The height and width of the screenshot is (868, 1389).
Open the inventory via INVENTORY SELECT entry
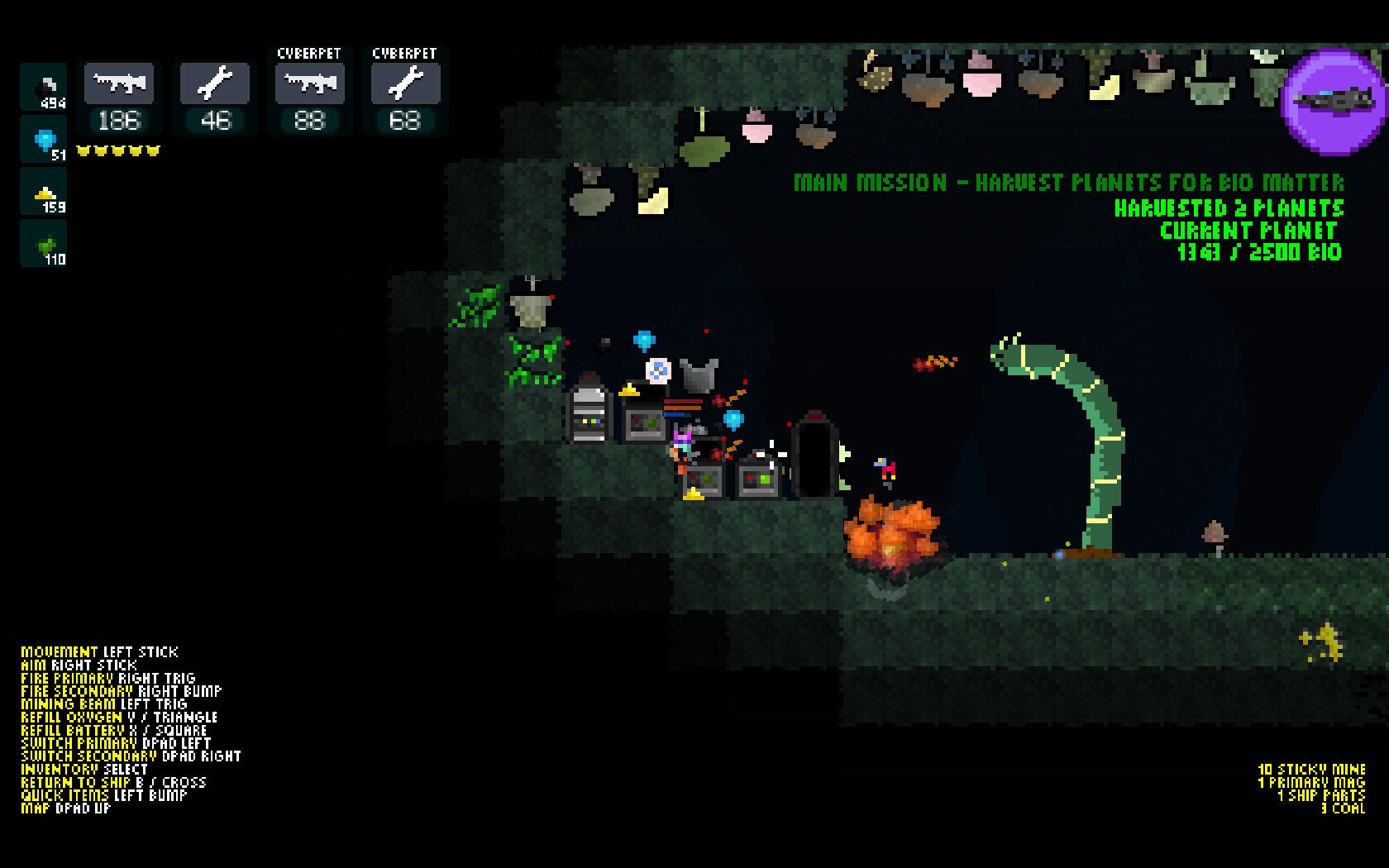pos(83,769)
